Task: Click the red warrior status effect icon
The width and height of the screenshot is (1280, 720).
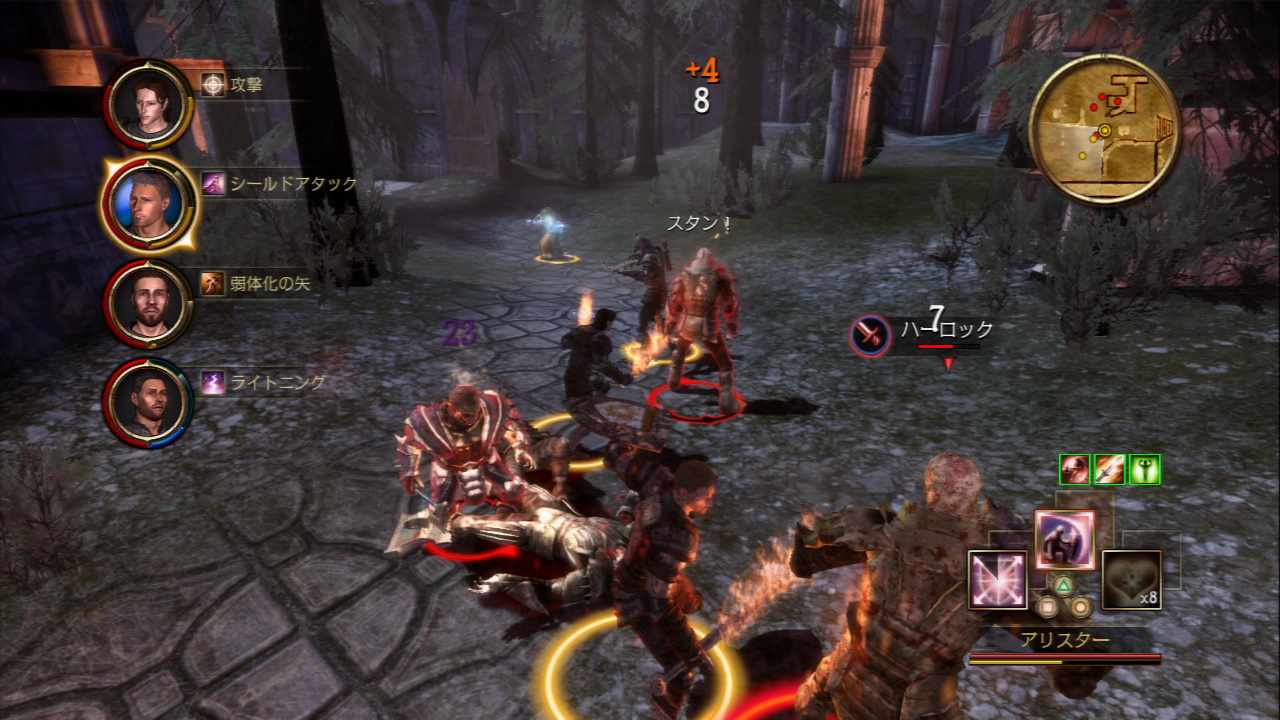Action: pos(1075,469)
